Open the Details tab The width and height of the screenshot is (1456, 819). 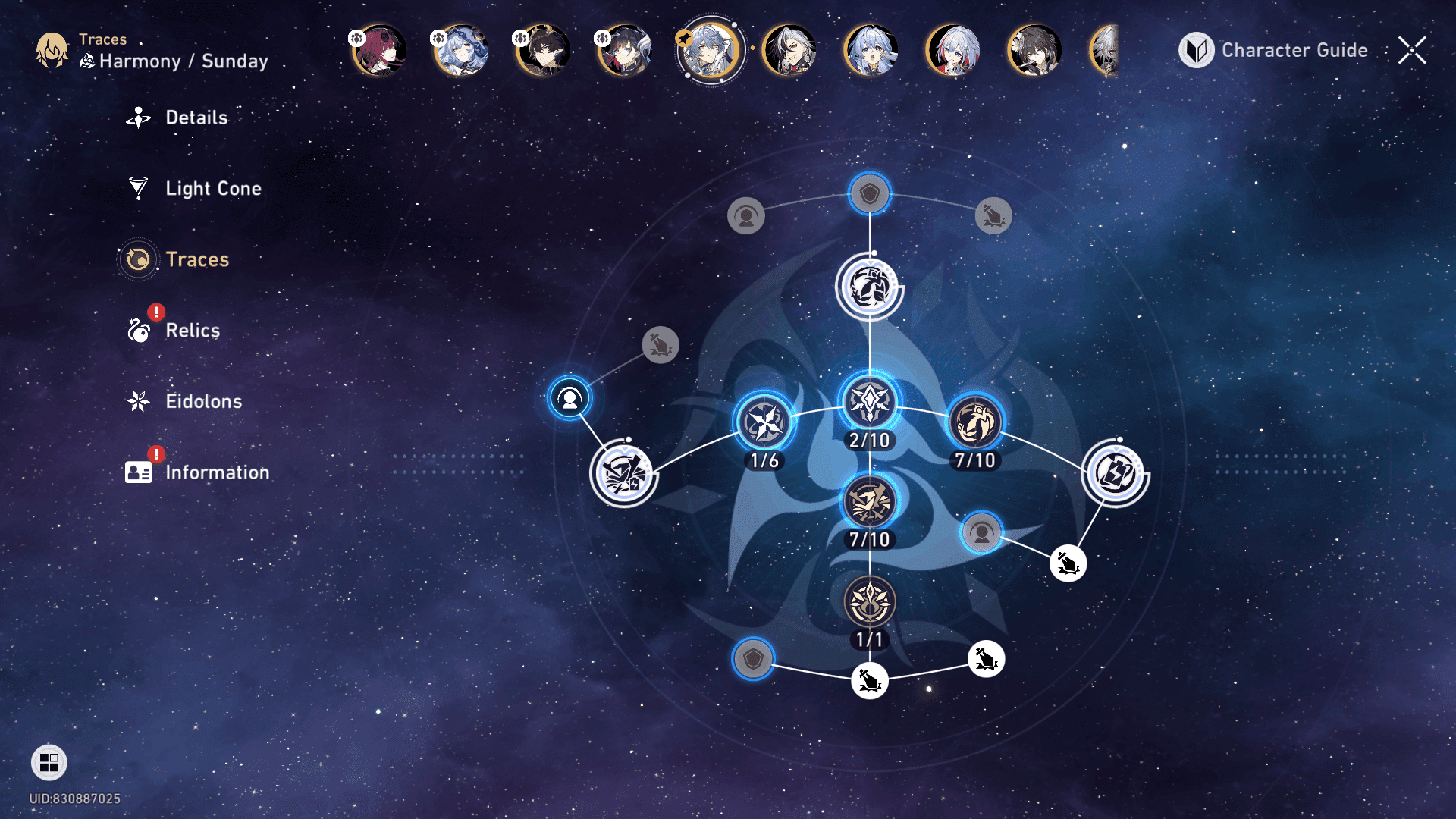196,118
